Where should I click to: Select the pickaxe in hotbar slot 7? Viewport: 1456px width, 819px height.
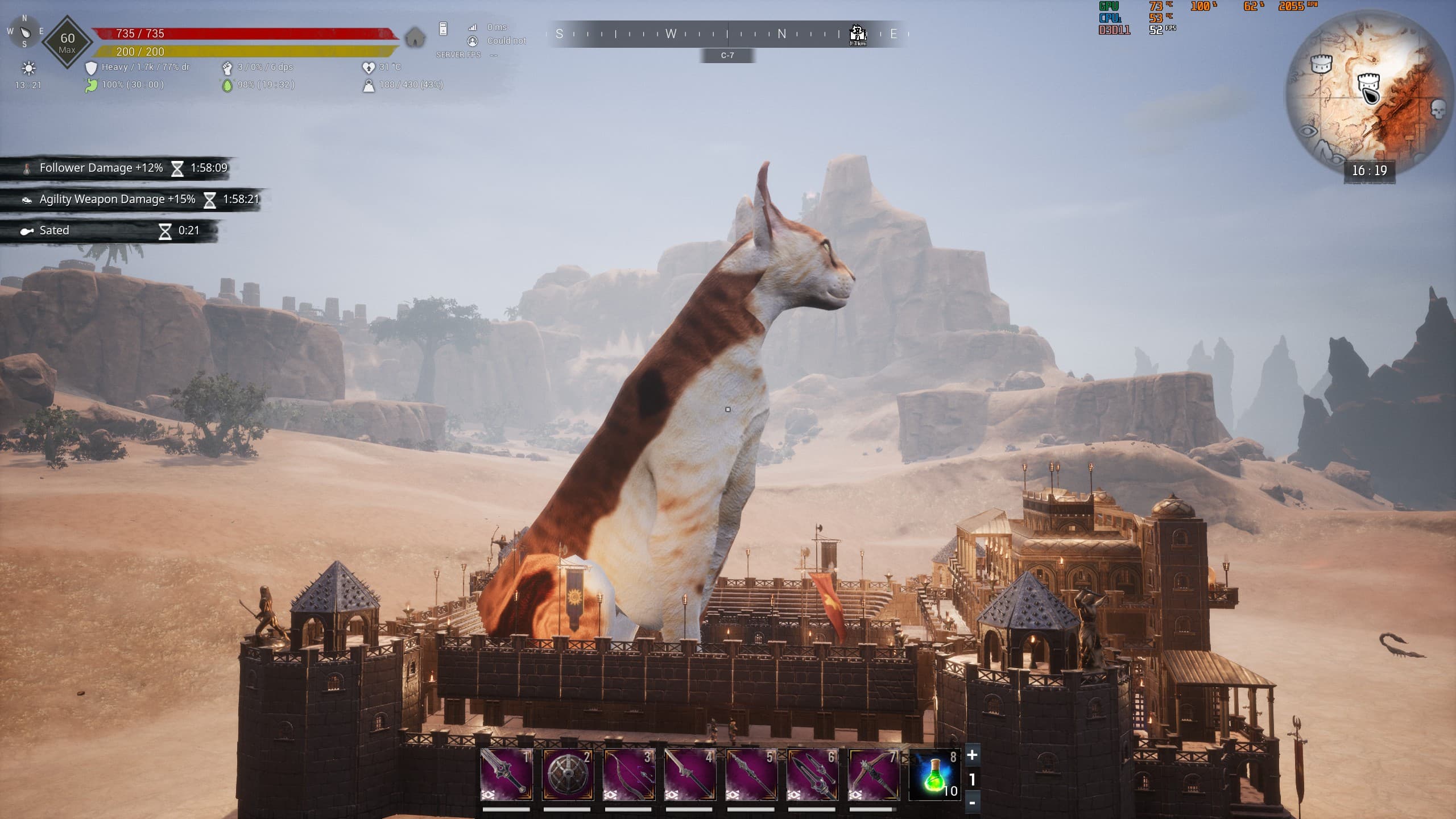(874, 774)
